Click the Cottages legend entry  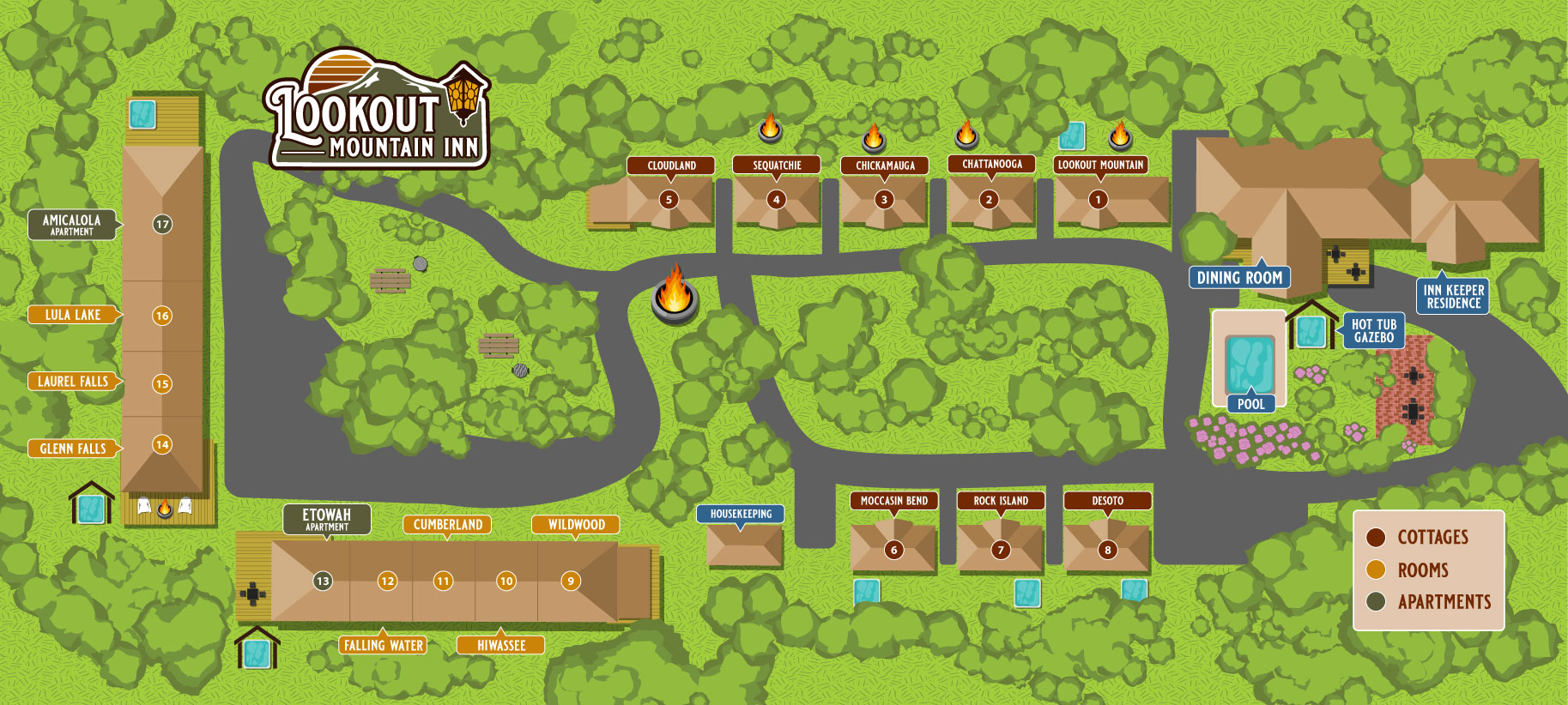[1432, 538]
